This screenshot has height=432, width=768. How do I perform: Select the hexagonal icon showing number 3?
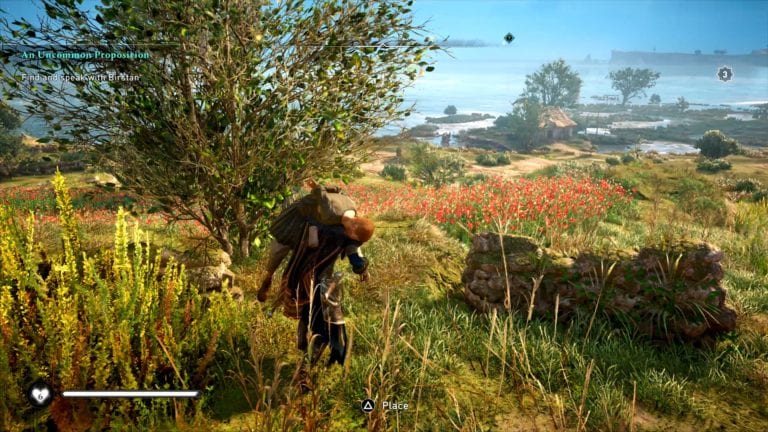pos(725,73)
